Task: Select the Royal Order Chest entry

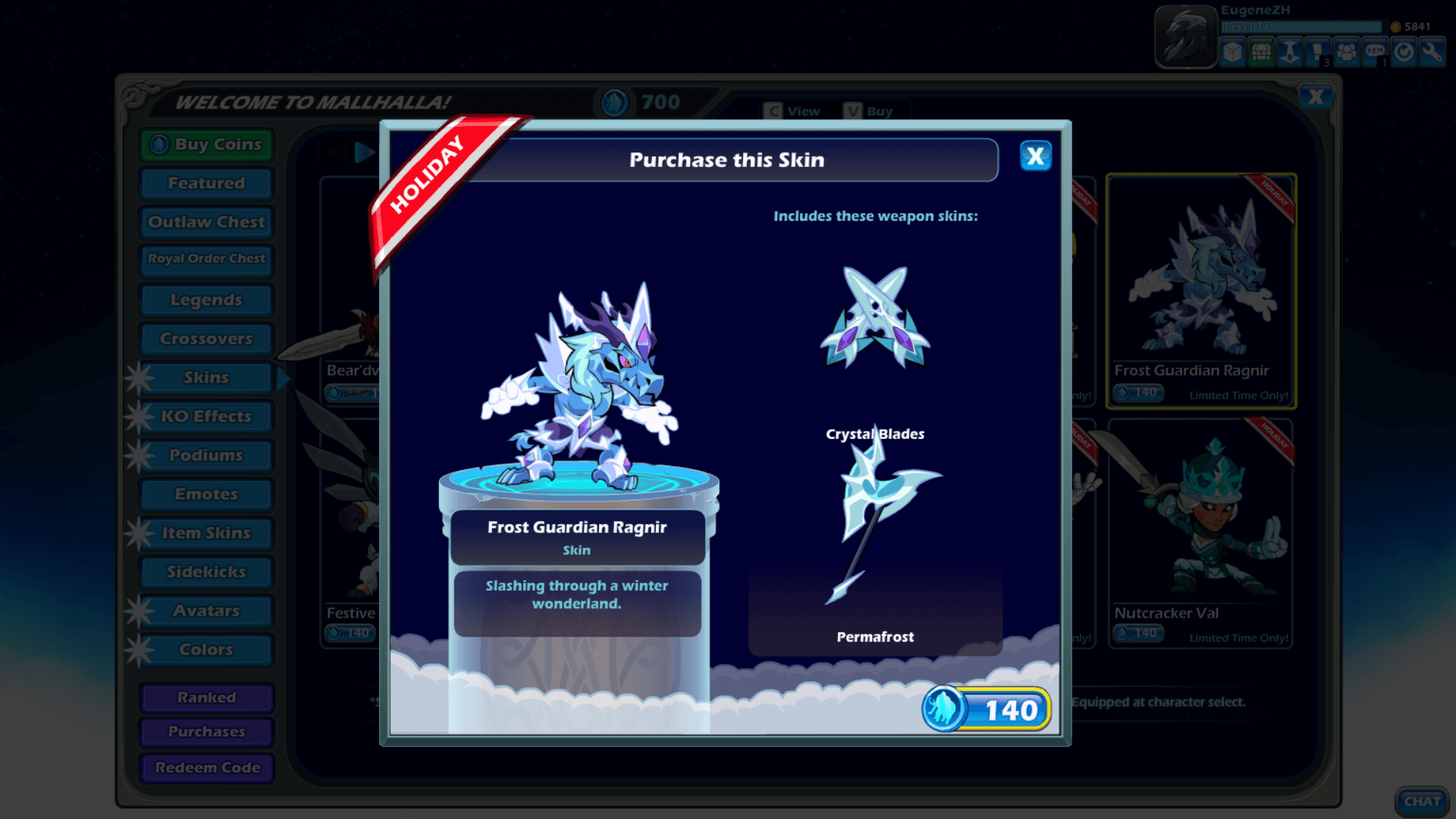Action: click(206, 259)
